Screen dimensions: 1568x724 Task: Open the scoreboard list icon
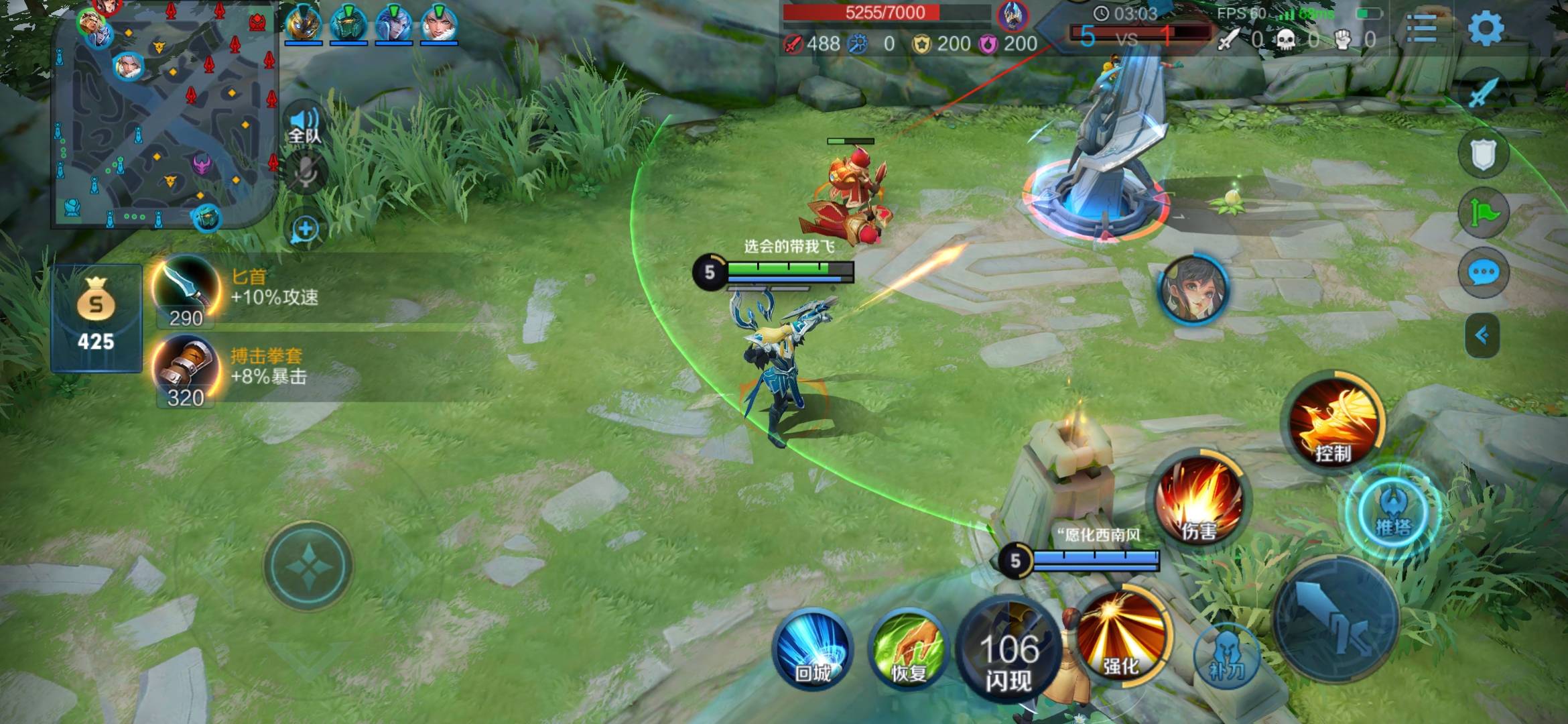(x=1421, y=28)
